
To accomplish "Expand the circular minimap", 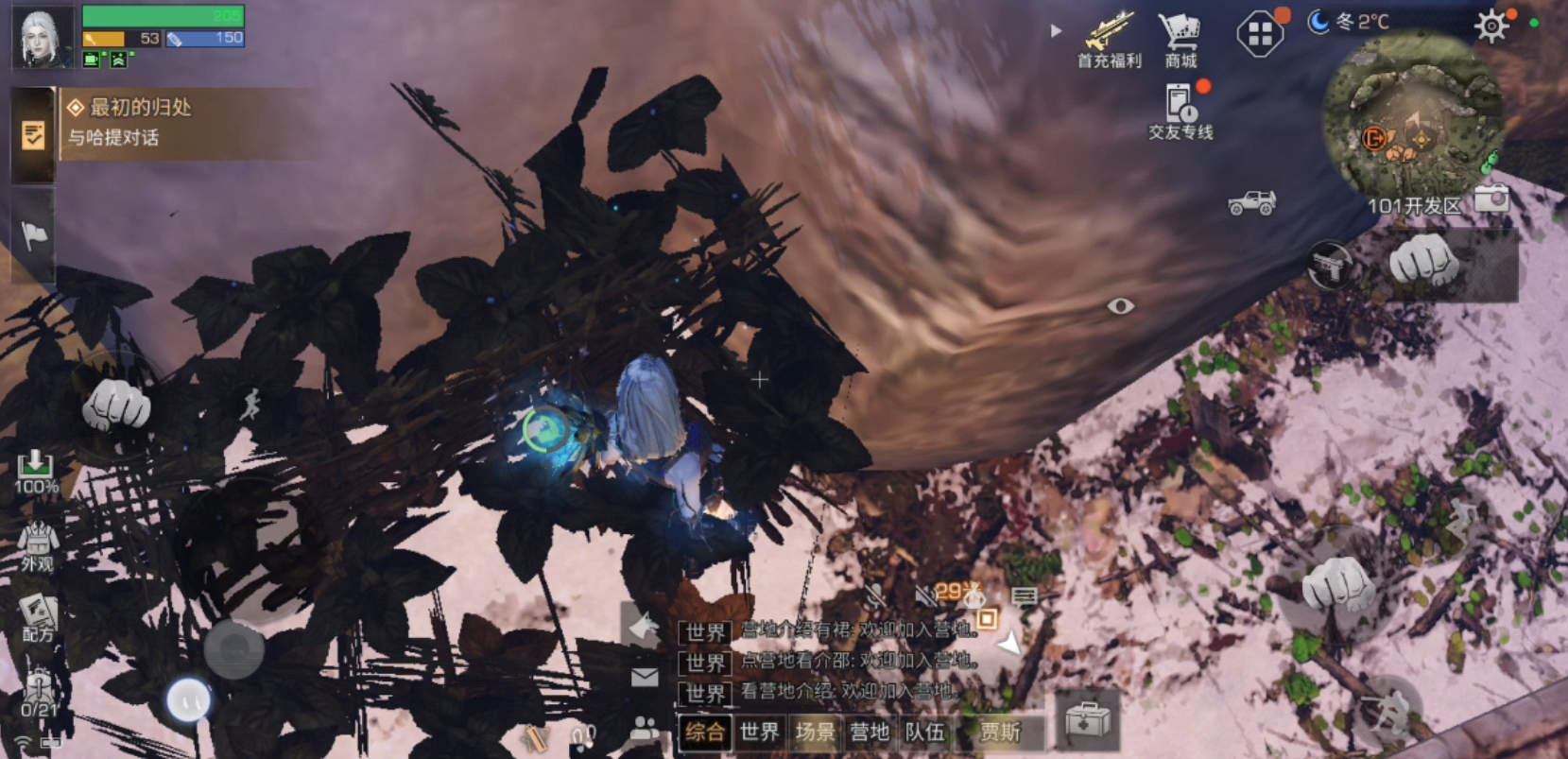I will point(1411,118).
